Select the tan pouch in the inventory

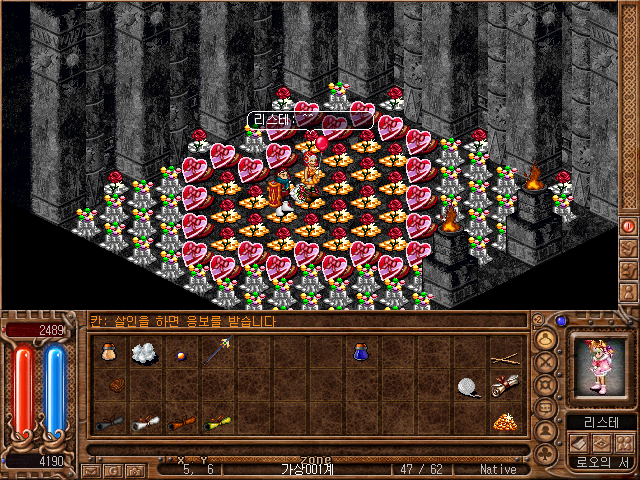[x=108, y=353]
